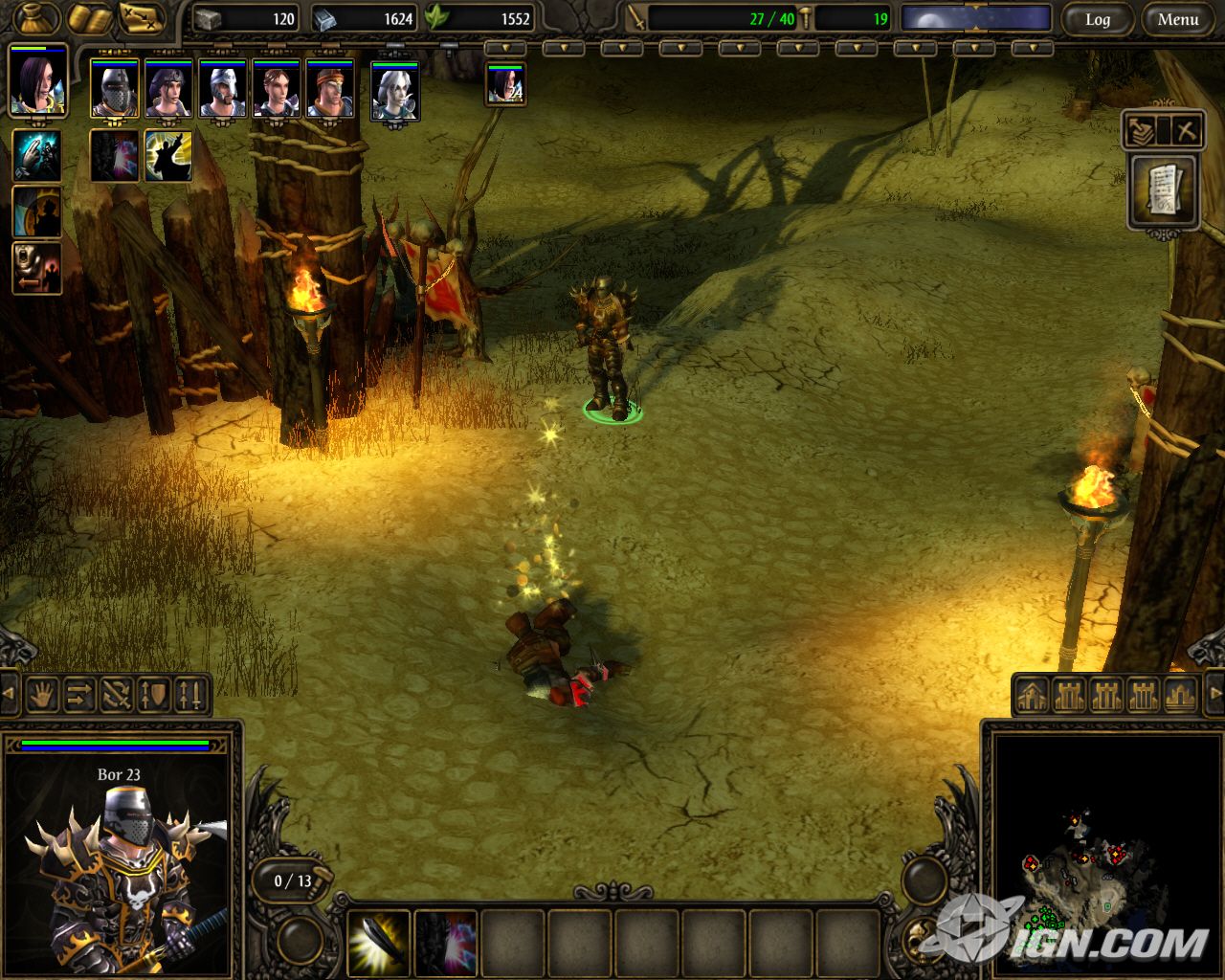Select the hold position hand stance icon
Screen dimensions: 1225x980
click(x=42, y=696)
